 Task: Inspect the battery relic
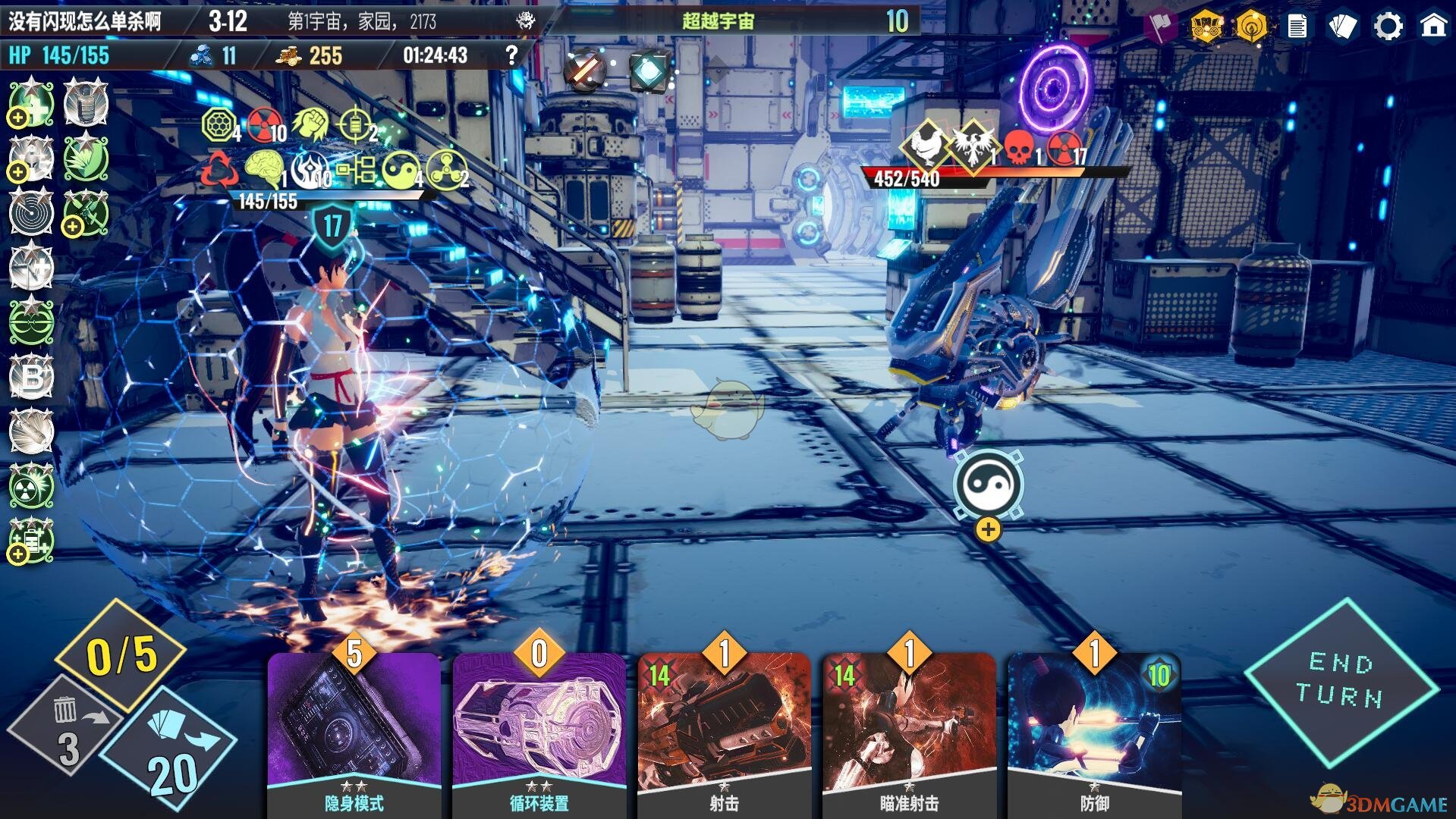(x=31, y=541)
